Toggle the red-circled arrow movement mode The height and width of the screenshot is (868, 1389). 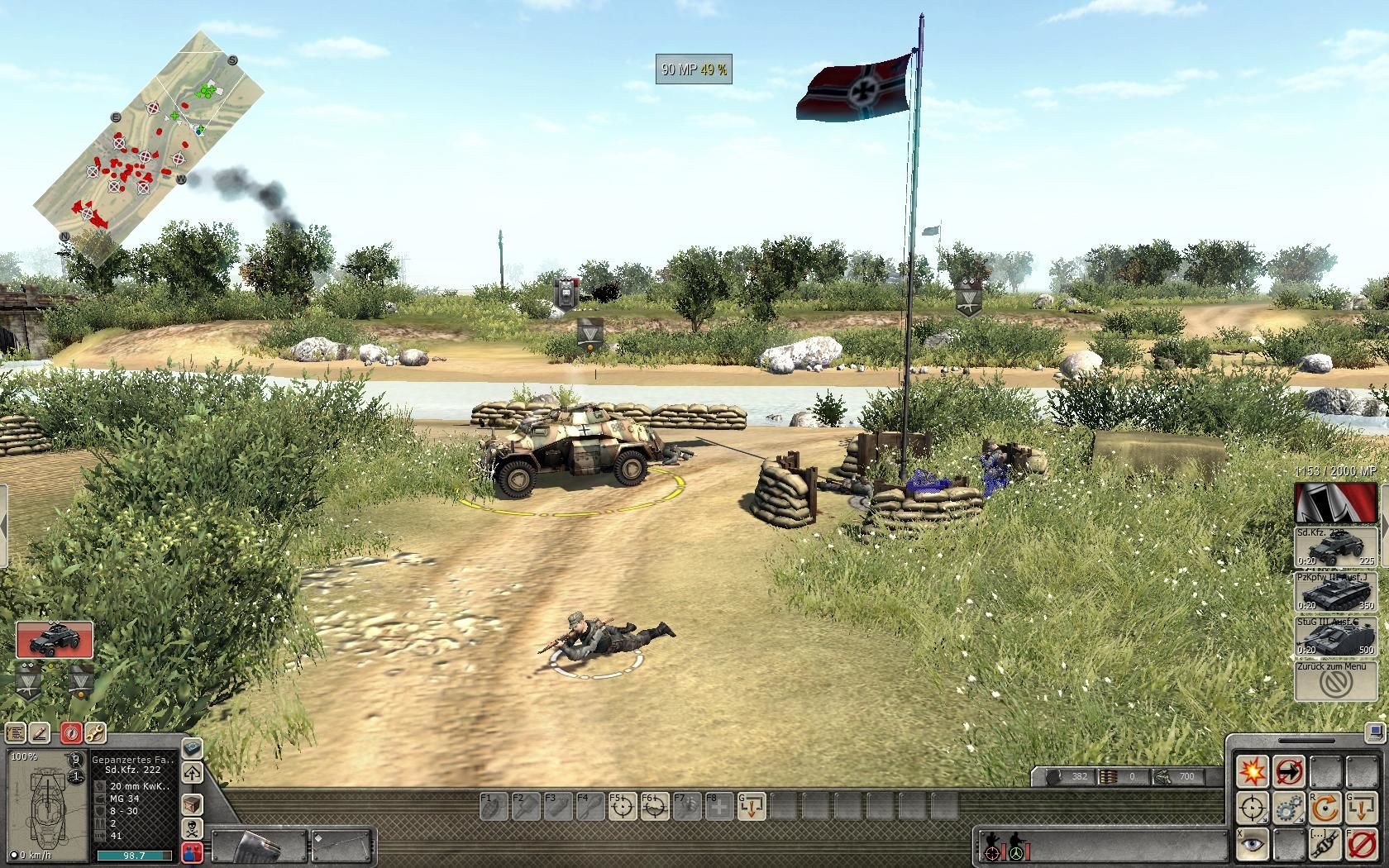point(1288,771)
